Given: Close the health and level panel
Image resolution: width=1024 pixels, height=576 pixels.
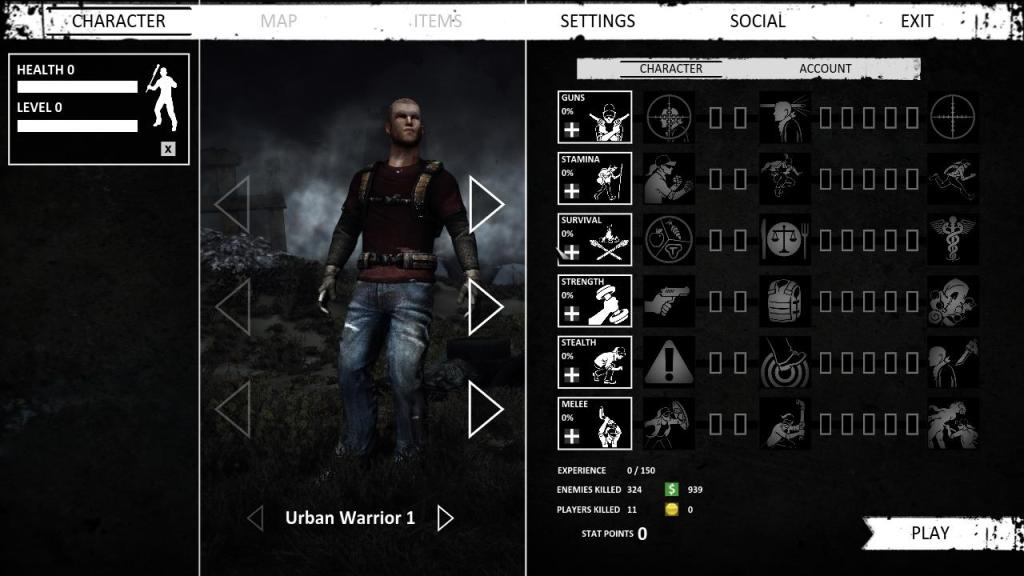Looking at the screenshot, I should (168, 149).
